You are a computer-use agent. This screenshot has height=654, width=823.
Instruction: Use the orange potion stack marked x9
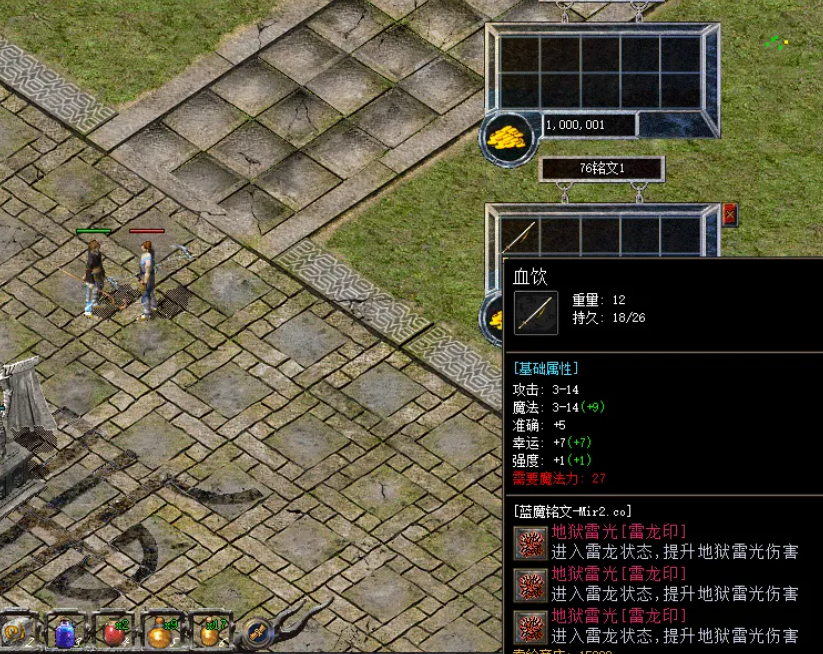click(160, 633)
